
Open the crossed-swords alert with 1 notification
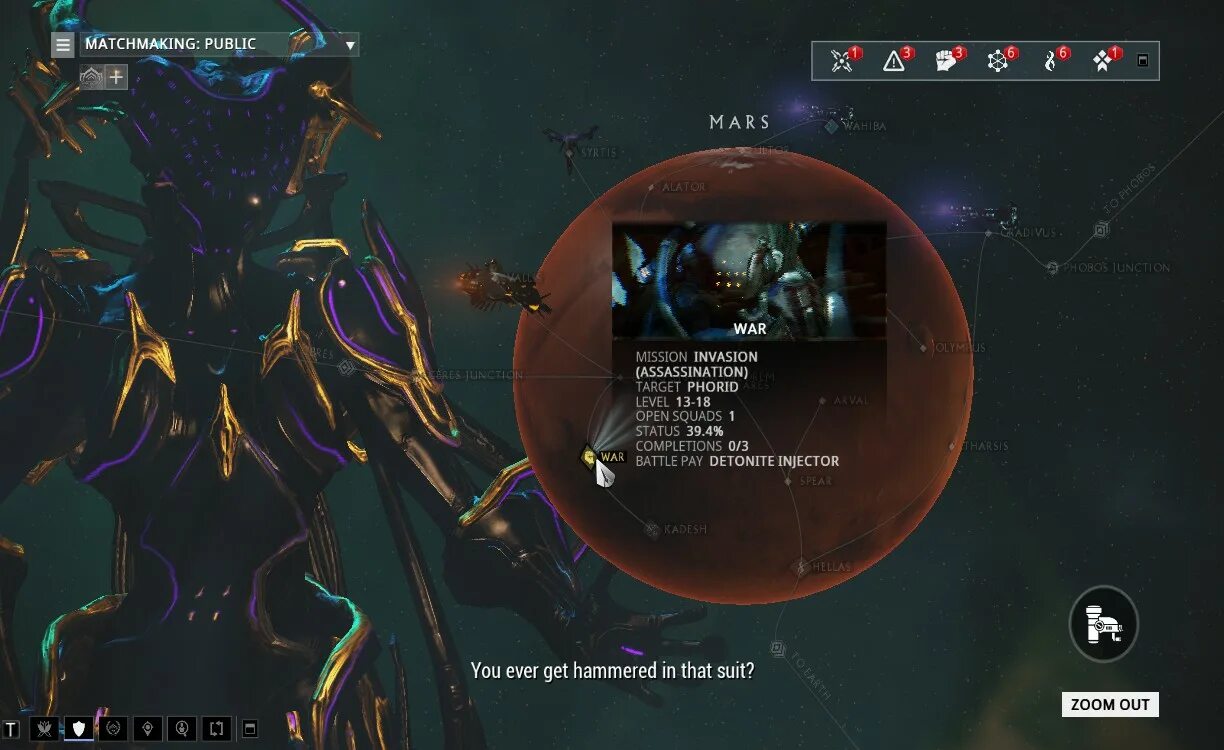tap(842, 61)
